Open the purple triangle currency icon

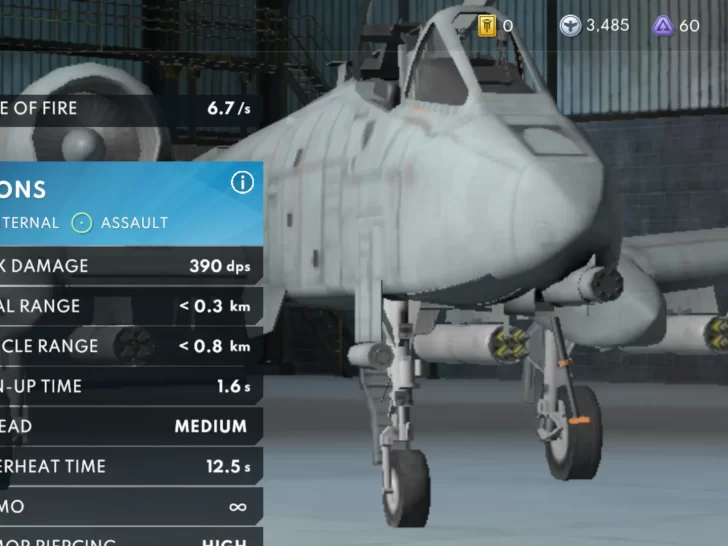click(662, 25)
